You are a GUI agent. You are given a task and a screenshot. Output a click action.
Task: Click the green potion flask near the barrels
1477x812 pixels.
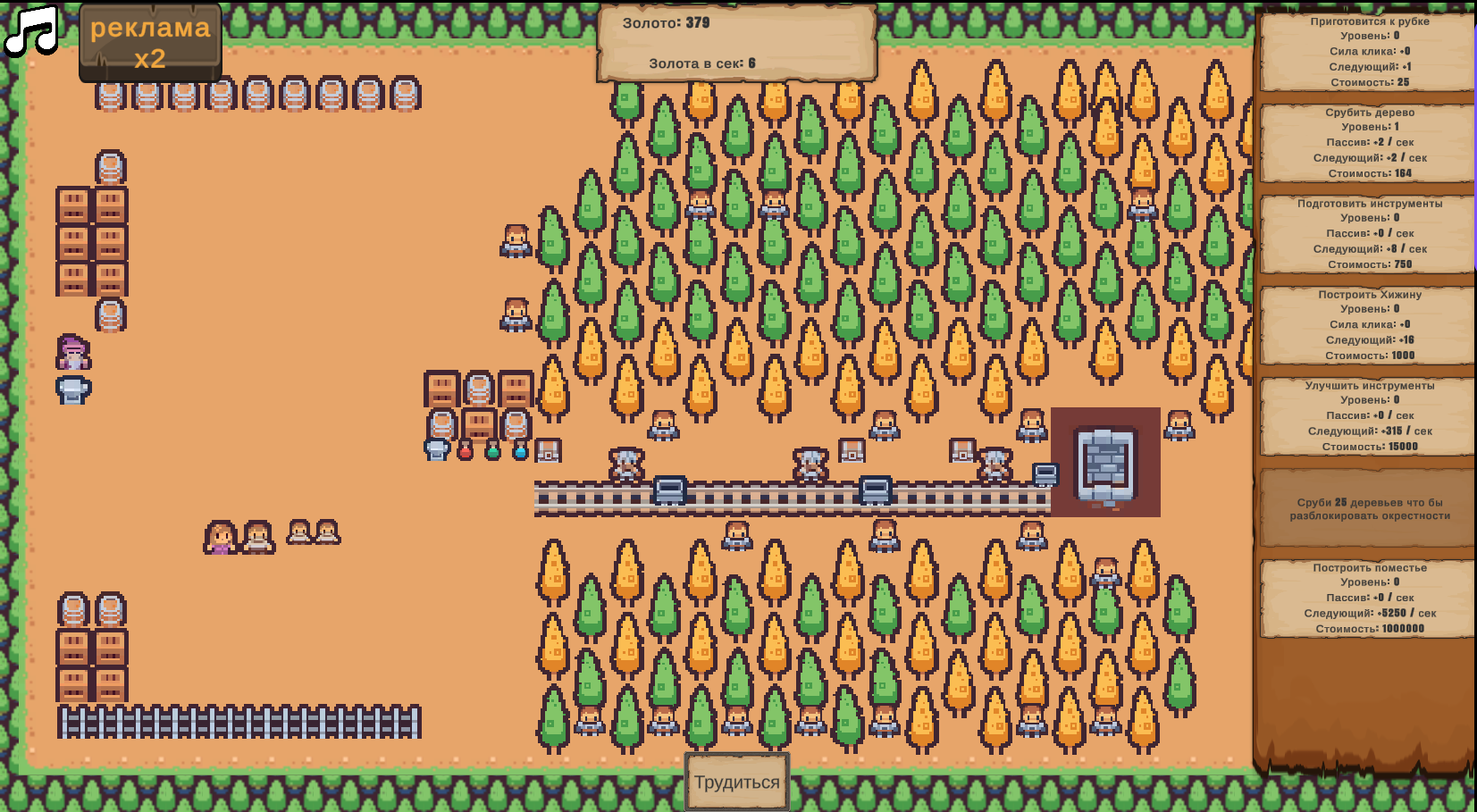[492, 453]
